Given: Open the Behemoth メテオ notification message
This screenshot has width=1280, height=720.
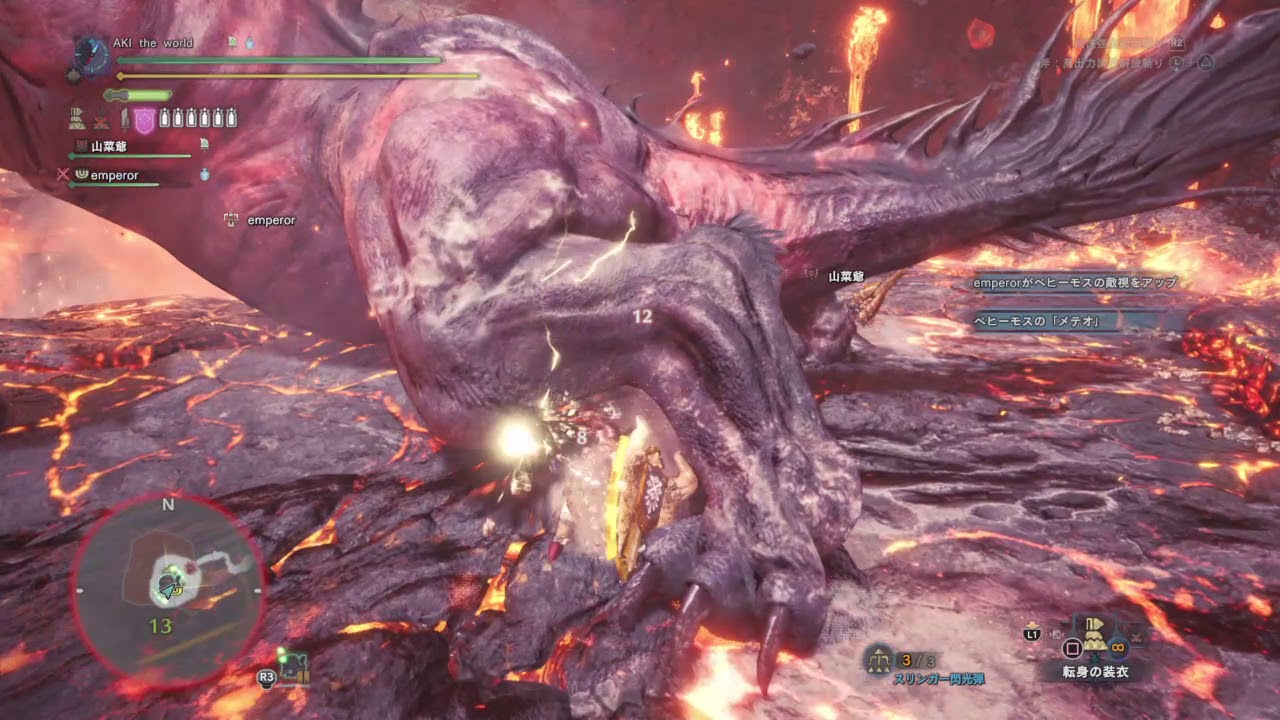Looking at the screenshot, I should [x=1036, y=321].
